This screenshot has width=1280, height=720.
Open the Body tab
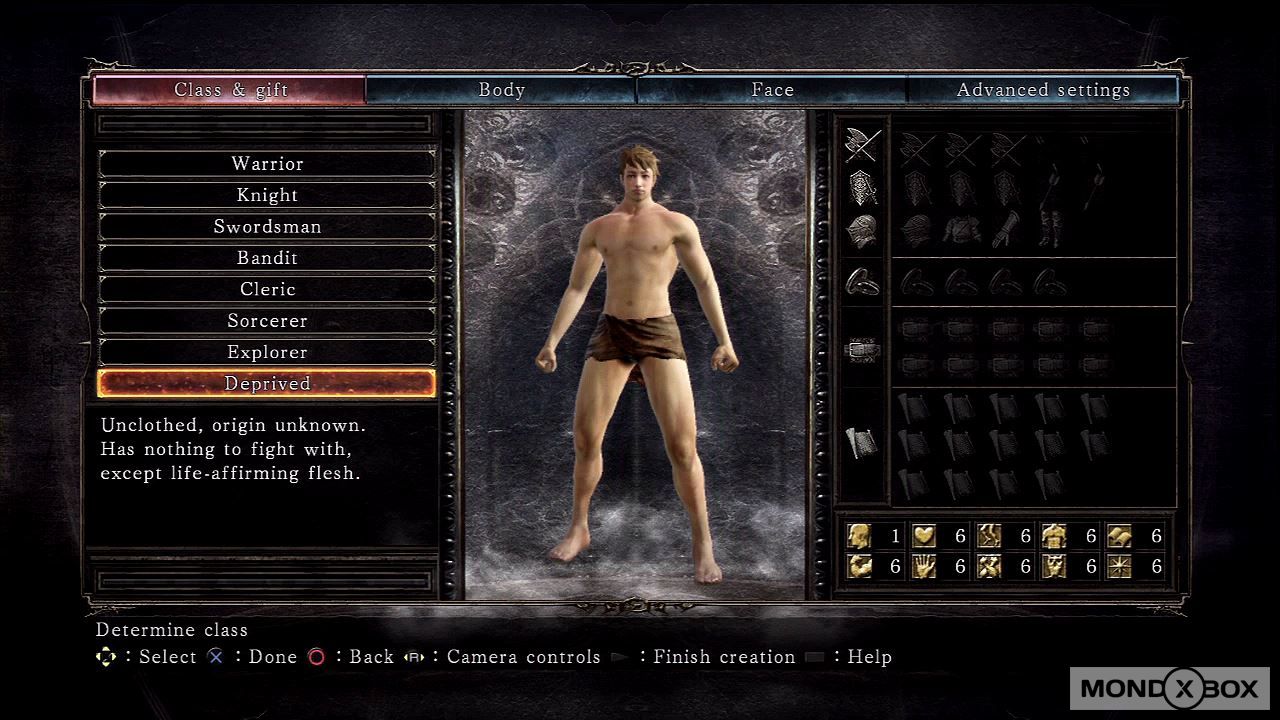[501, 90]
